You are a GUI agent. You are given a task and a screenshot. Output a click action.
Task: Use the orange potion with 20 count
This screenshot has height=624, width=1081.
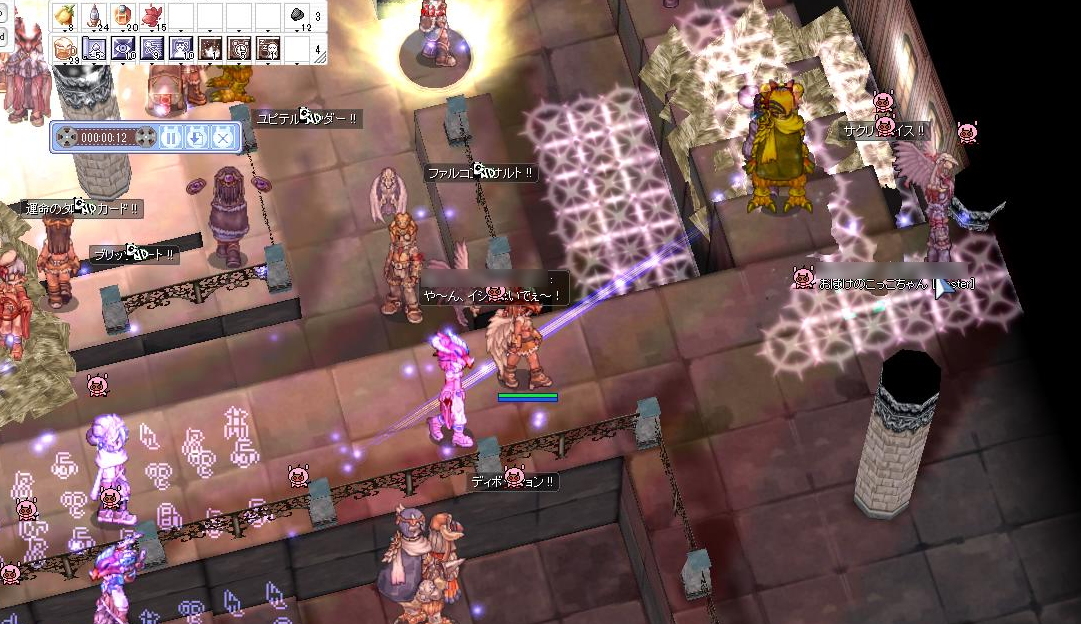coord(124,15)
